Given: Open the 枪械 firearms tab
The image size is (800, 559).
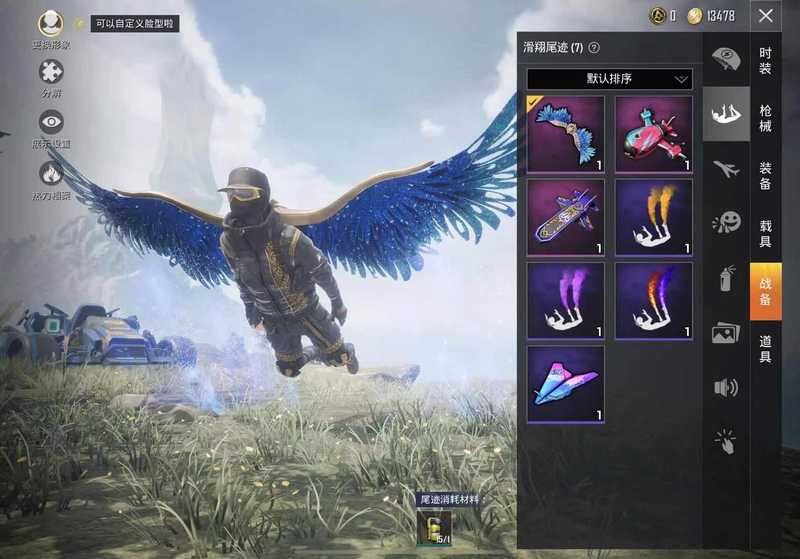Looking at the screenshot, I should click(765, 117).
